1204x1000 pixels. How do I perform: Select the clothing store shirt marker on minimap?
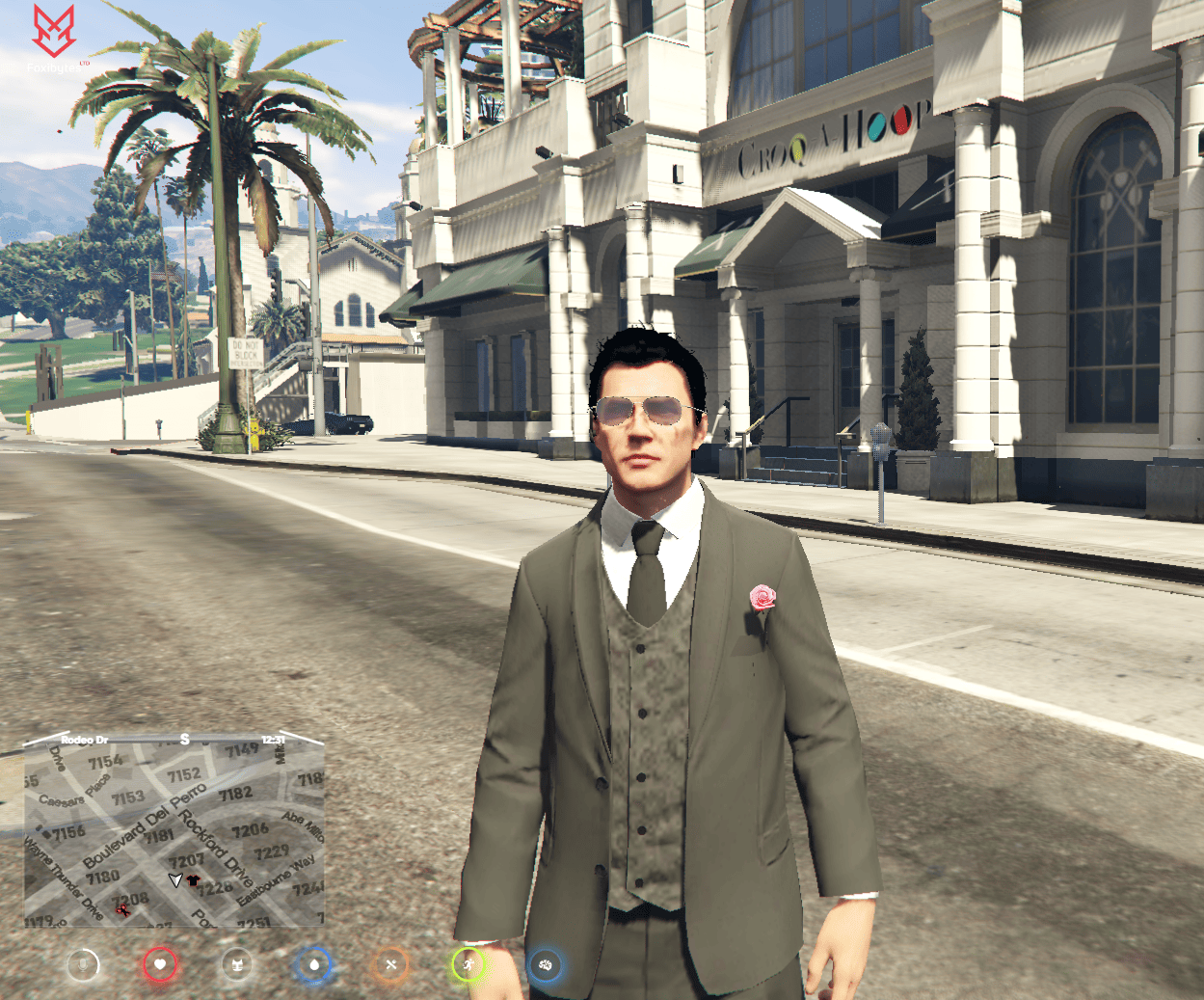pos(193,880)
